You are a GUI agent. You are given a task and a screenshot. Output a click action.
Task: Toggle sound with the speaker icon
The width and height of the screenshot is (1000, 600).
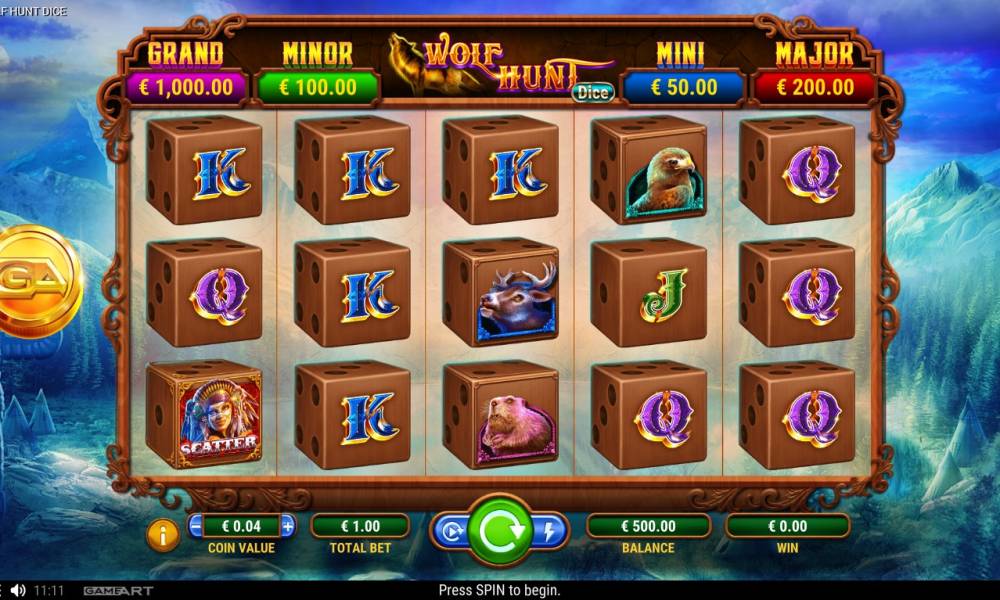18,591
